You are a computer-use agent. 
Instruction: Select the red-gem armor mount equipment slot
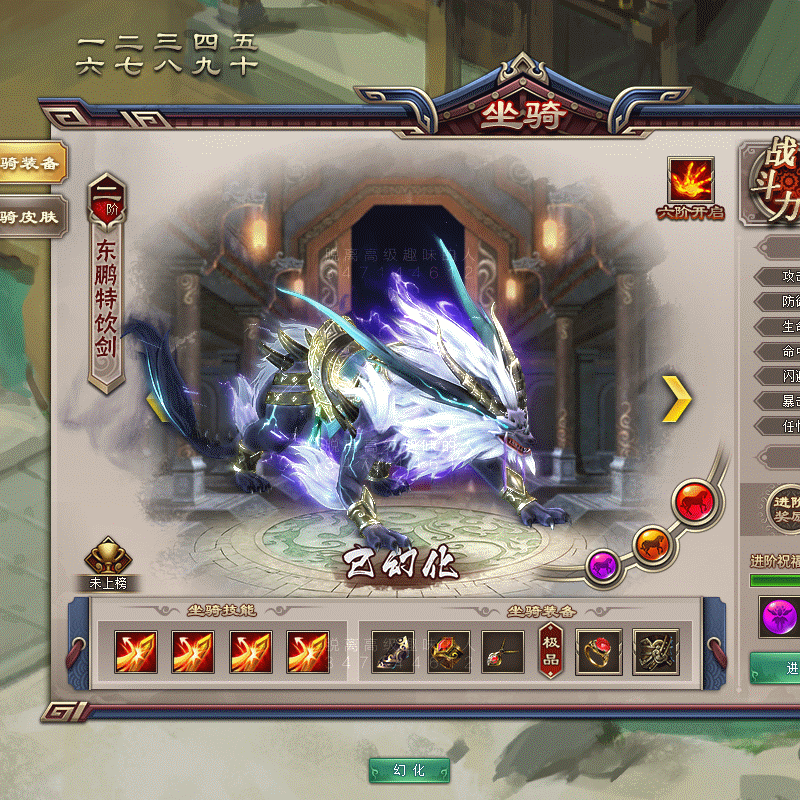pyautogui.click(x=449, y=651)
